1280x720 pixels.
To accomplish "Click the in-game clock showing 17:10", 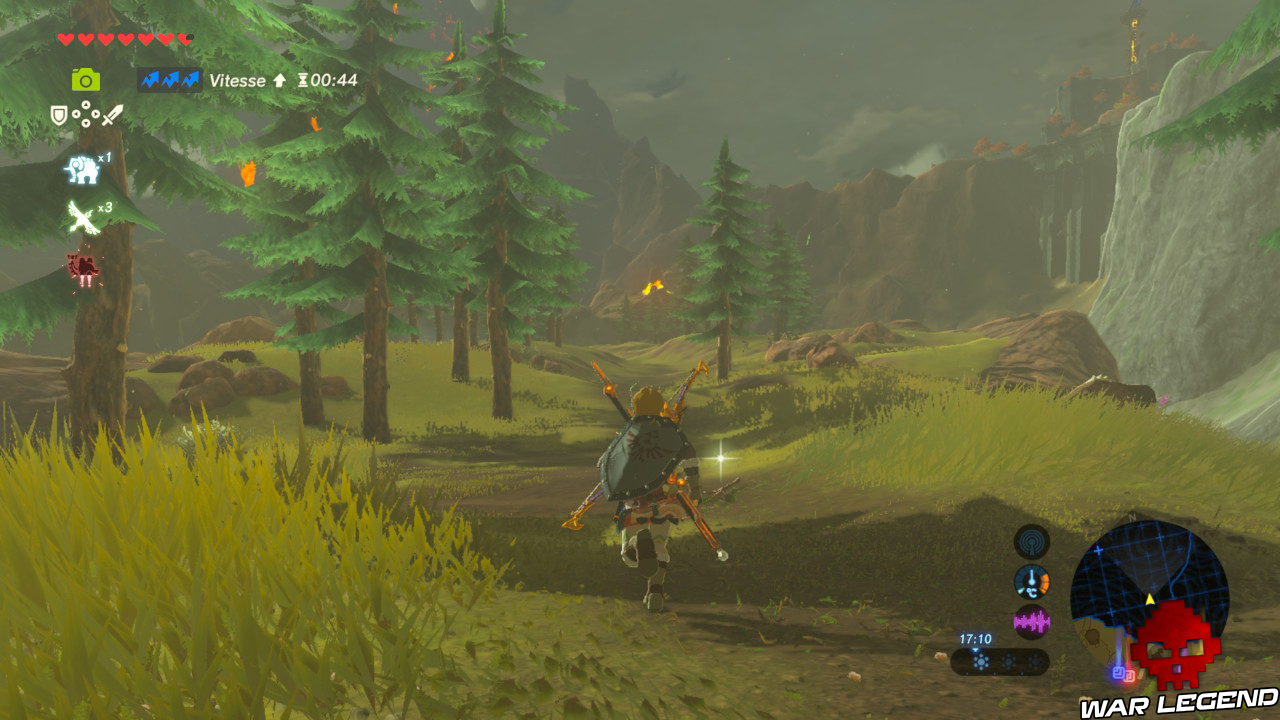I will pyautogui.click(x=976, y=638).
